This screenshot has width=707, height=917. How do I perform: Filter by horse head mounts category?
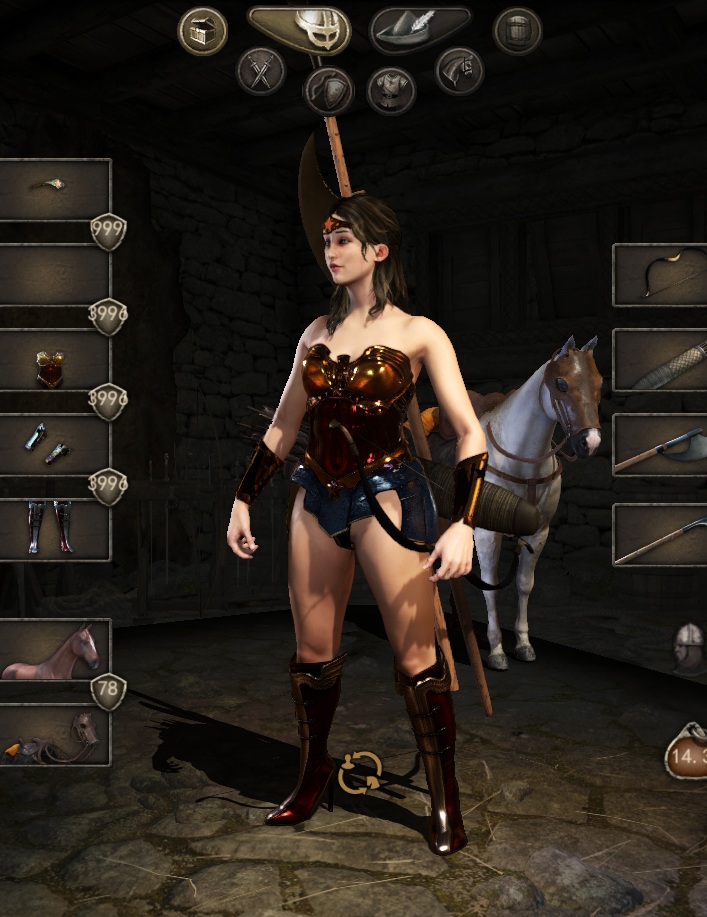pyautogui.click(x=459, y=71)
